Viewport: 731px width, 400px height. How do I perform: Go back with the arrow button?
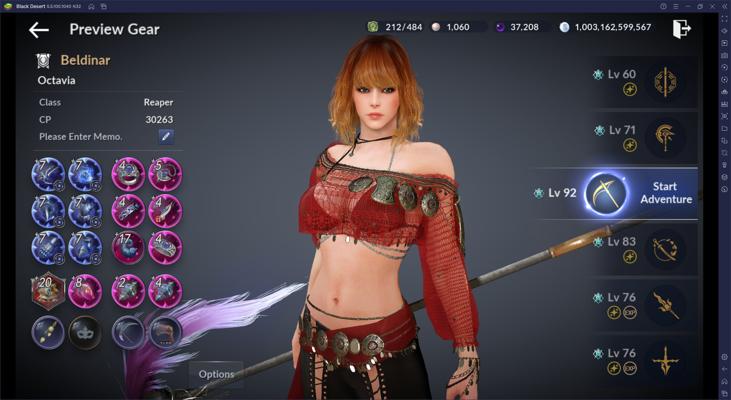(39, 30)
